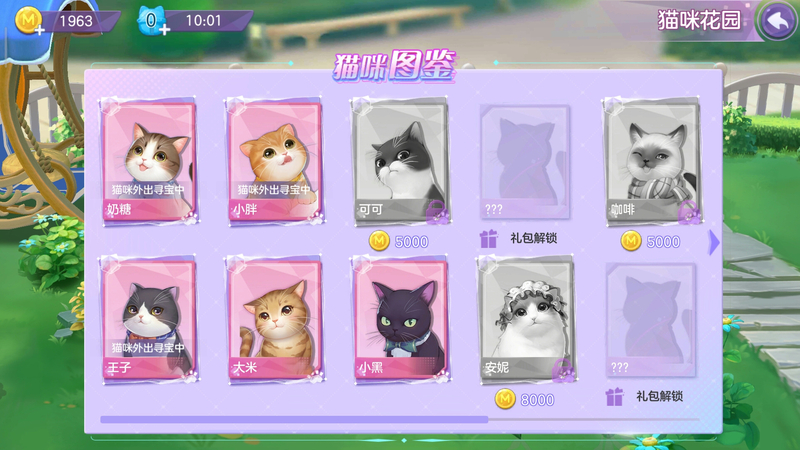The height and width of the screenshot is (450, 800).
Task: Click the horizontal scrollbar under the cat cards
Action: [x=400, y=419]
